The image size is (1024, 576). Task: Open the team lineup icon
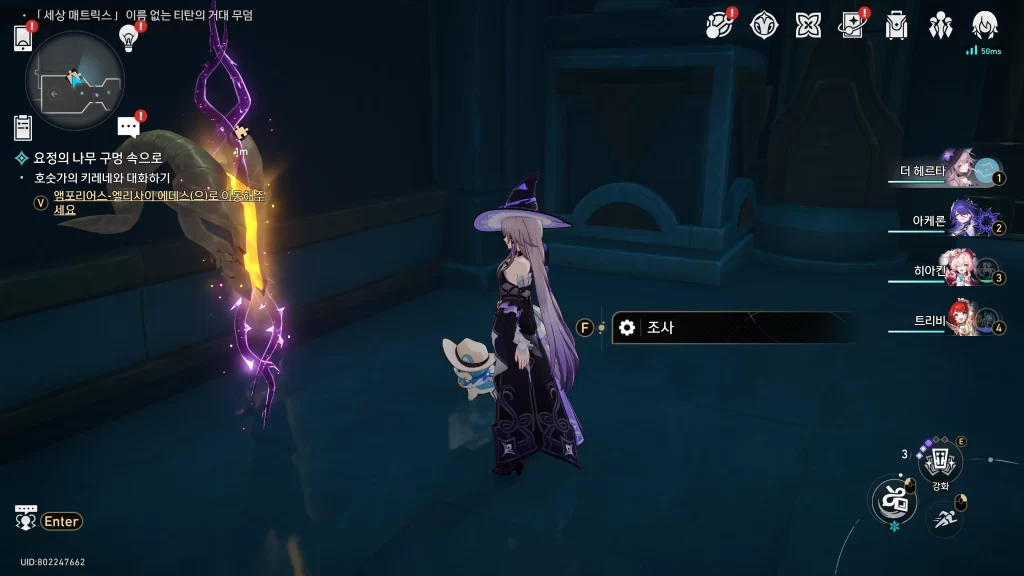941,25
